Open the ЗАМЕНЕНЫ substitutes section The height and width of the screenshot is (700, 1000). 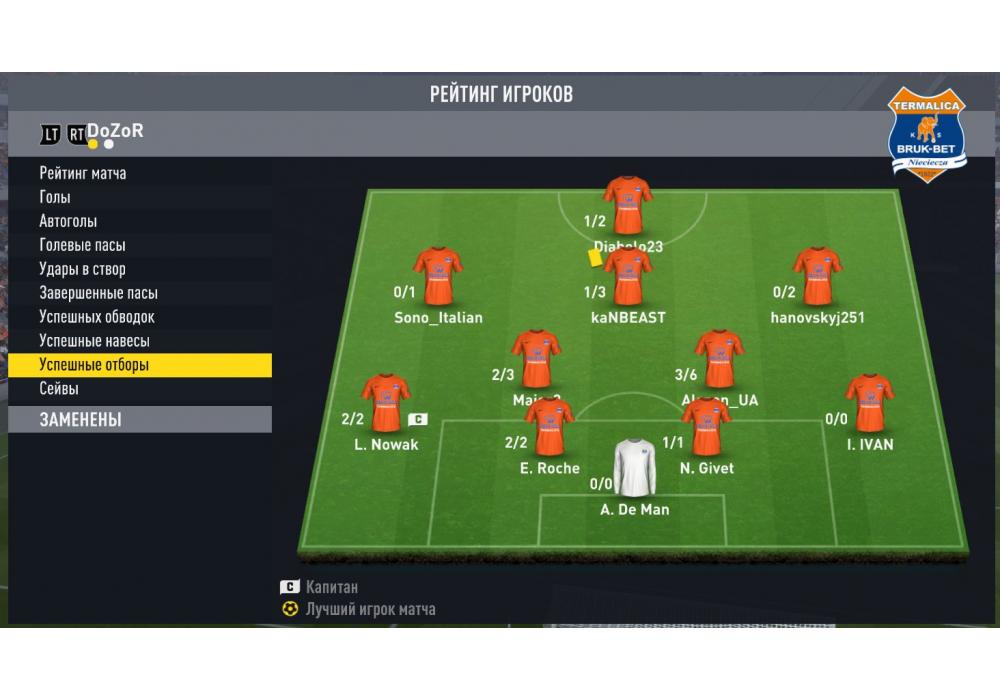80,420
